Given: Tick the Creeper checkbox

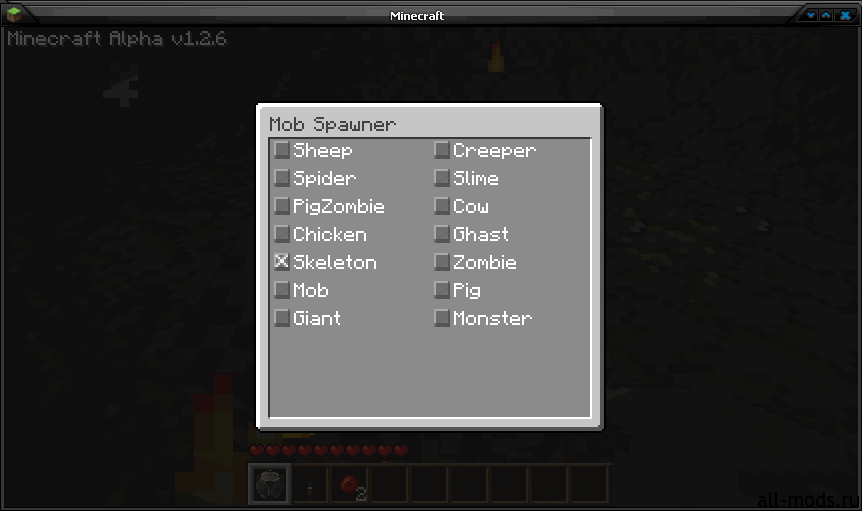Looking at the screenshot, I should point(442,150).
